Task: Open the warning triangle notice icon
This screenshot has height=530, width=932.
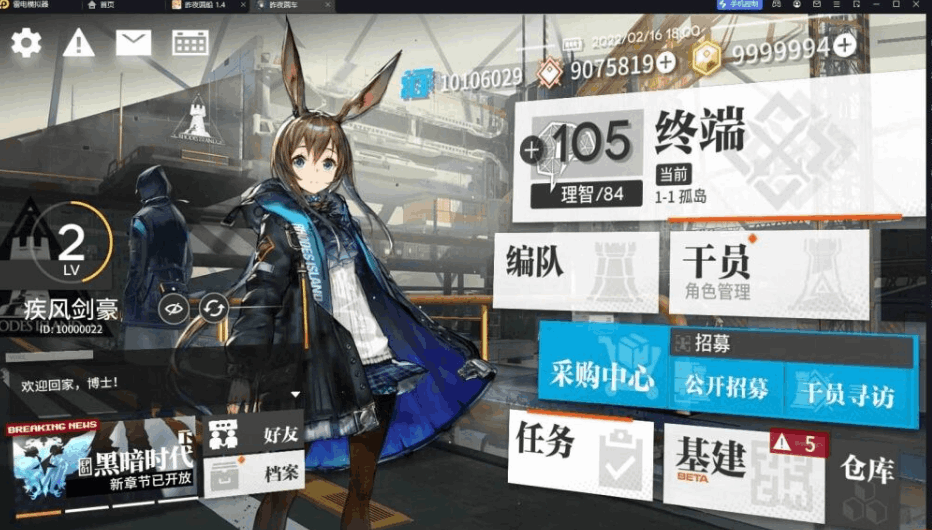Action: click(79, 43)
